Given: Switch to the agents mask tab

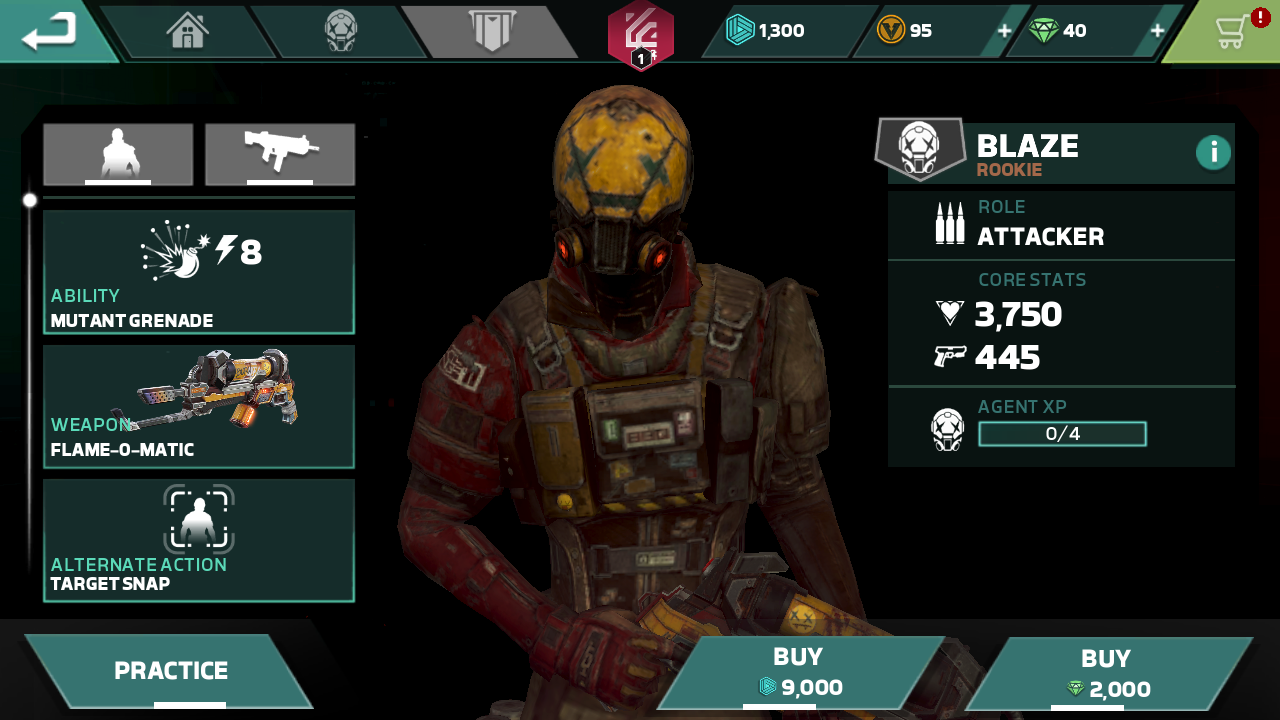Looking at the screenshot, I should [341, 31].
